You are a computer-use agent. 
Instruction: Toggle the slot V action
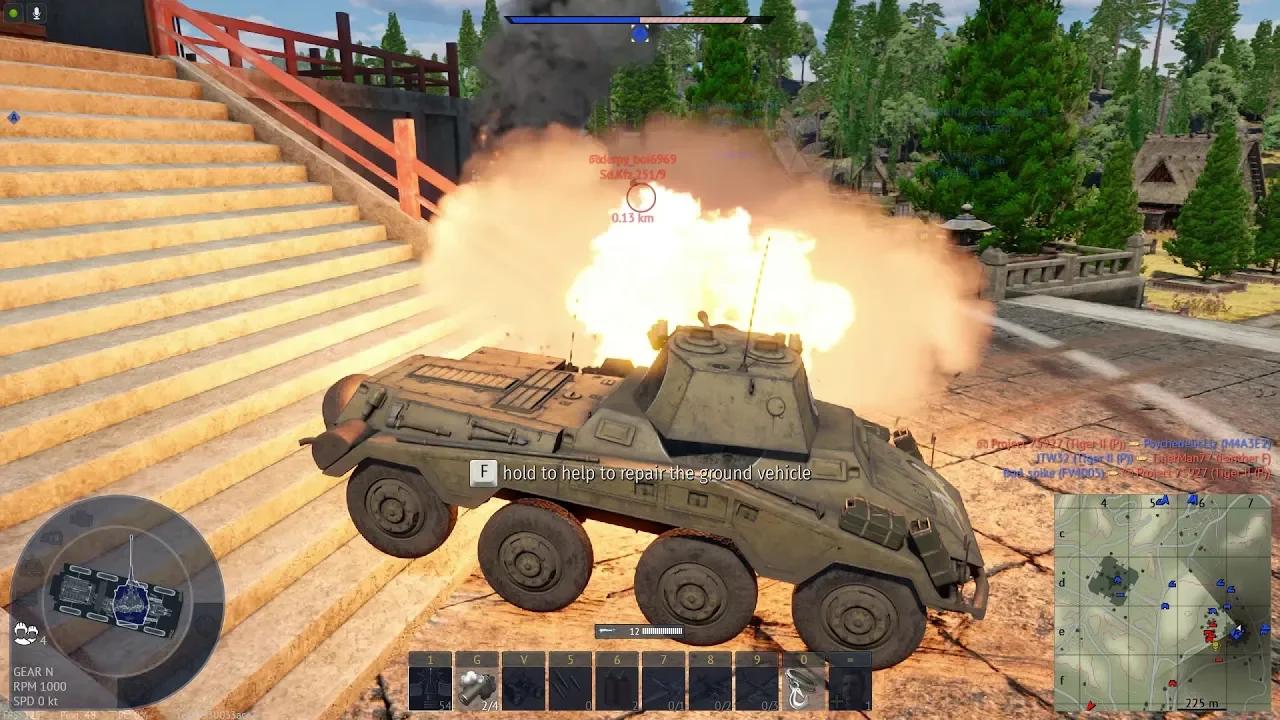523,687
